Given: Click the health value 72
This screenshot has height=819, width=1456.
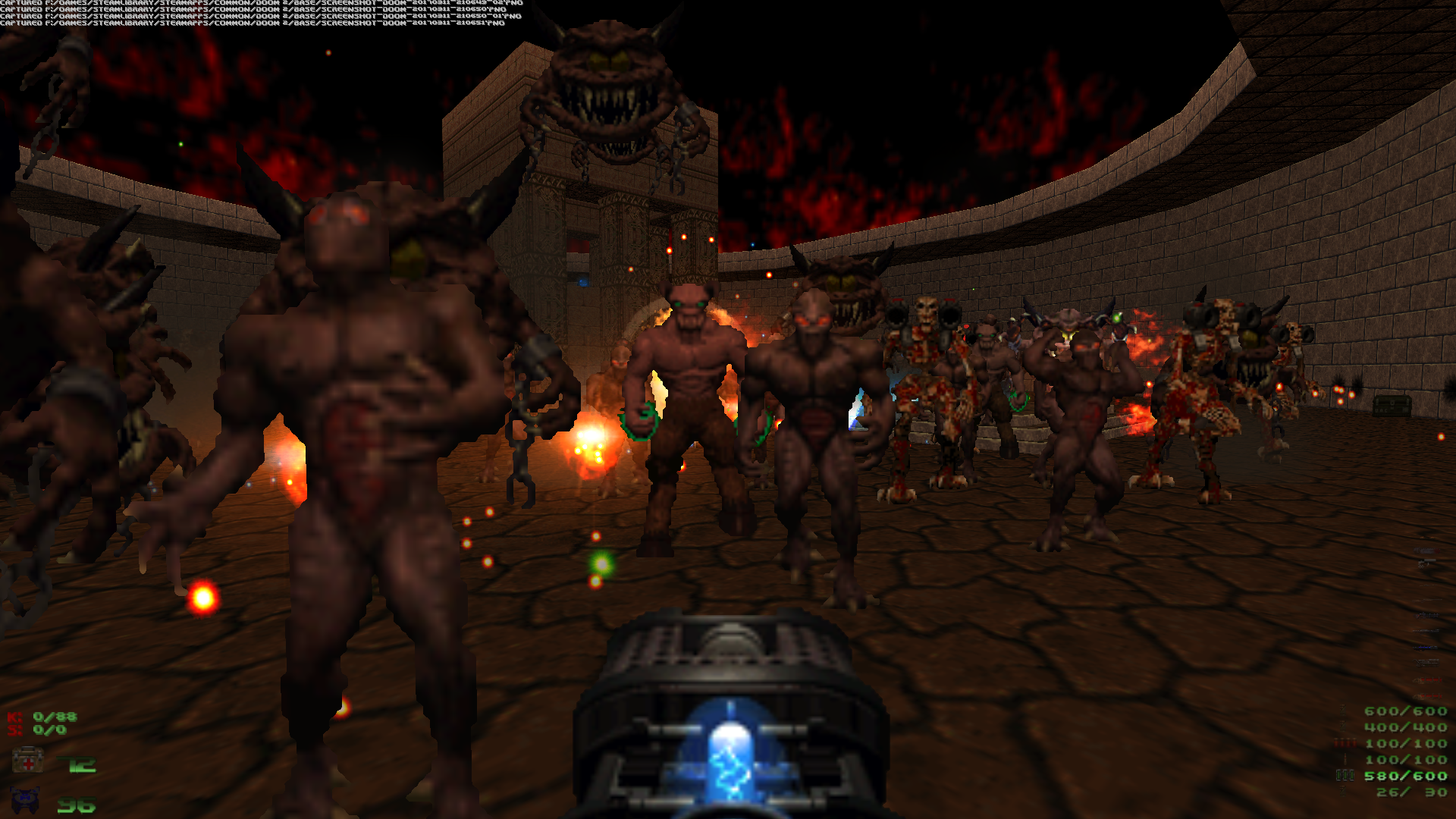Looking at the screenshot, I should (x=78, y=764).
